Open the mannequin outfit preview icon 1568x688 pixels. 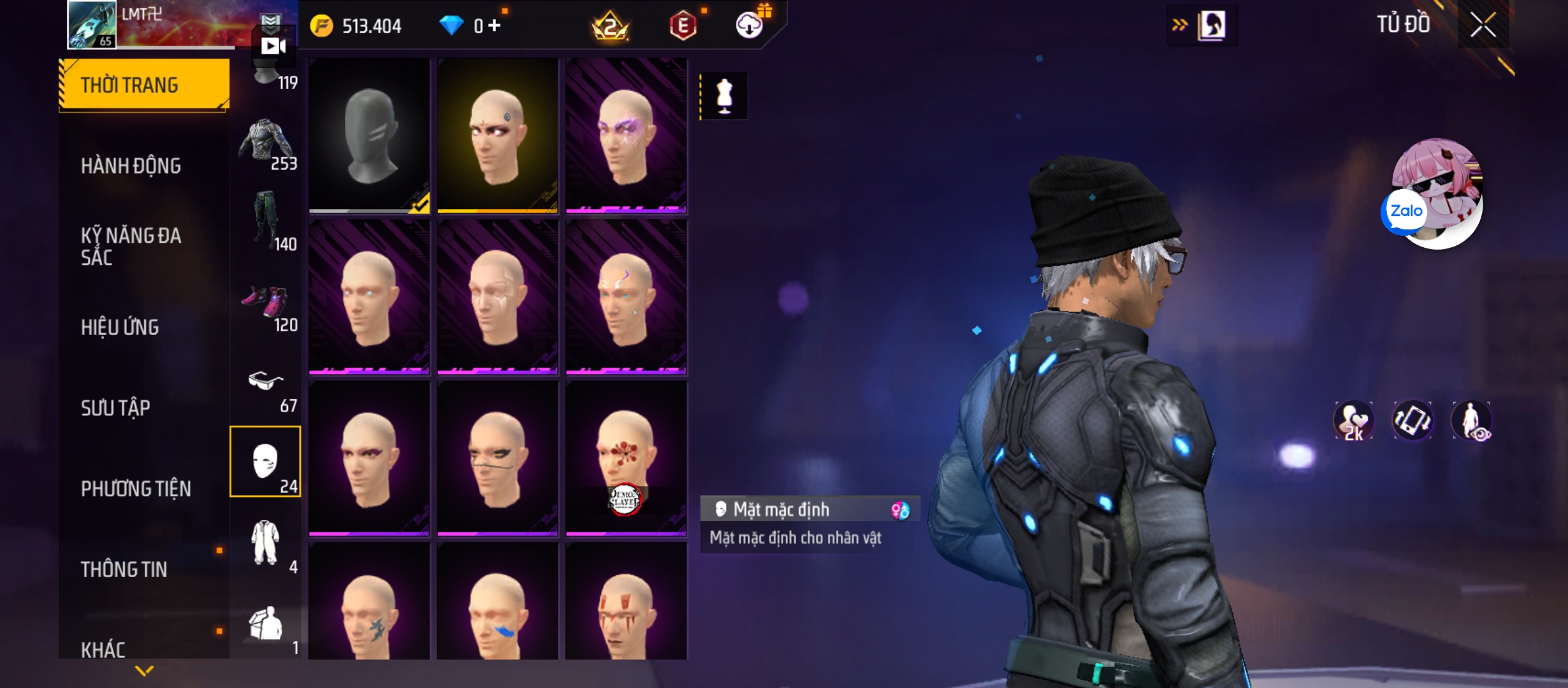click(724, 96)
